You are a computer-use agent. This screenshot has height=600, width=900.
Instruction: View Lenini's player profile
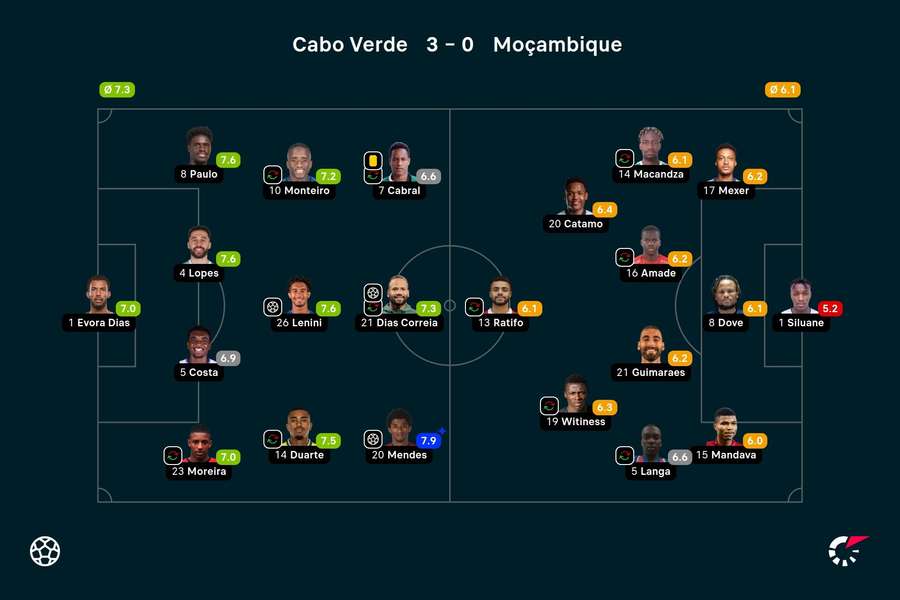pyautogui.click(x=299, y=297)
